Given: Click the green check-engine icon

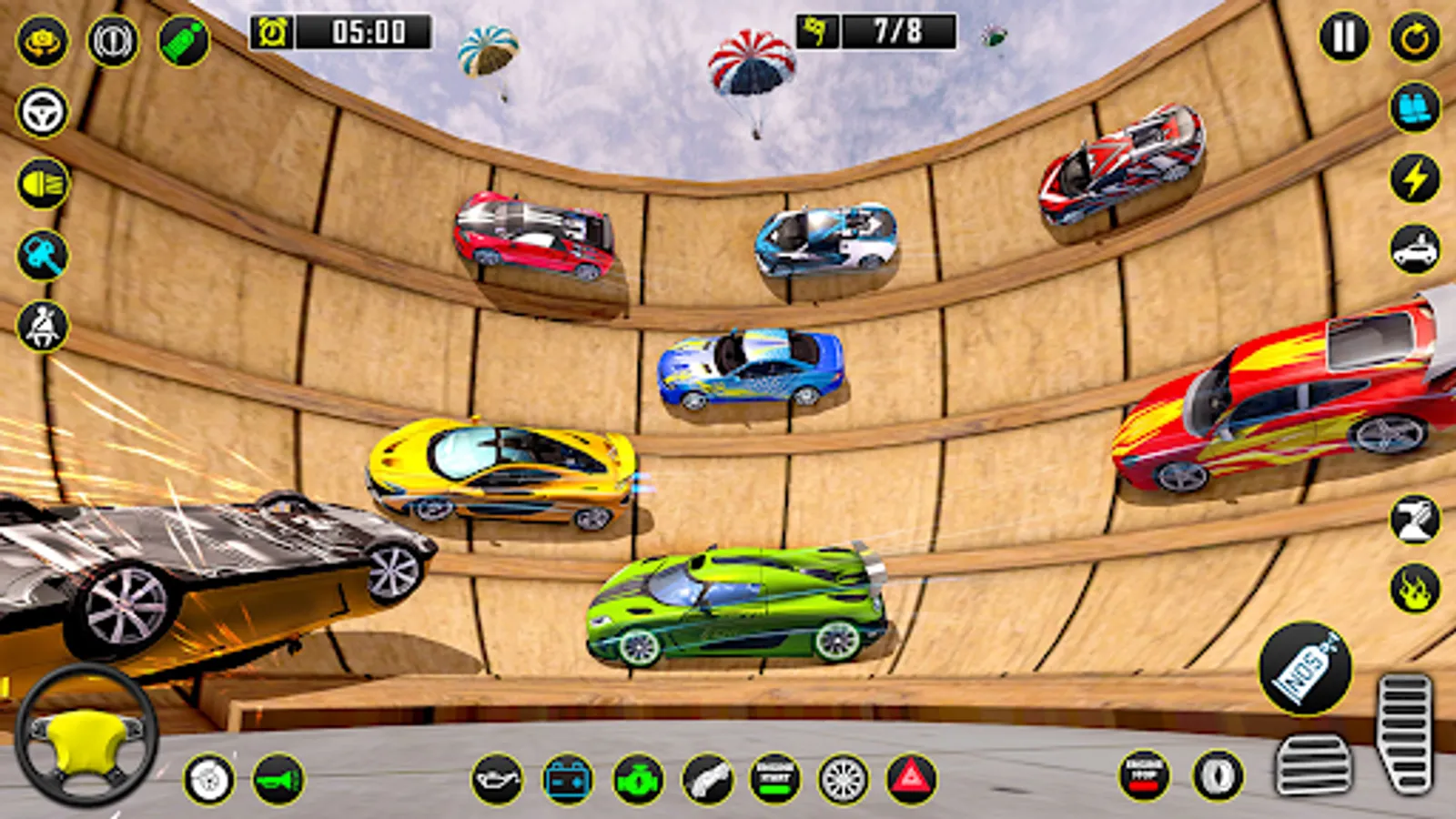Looking at the screenshot, I should [x=638, y=780].
